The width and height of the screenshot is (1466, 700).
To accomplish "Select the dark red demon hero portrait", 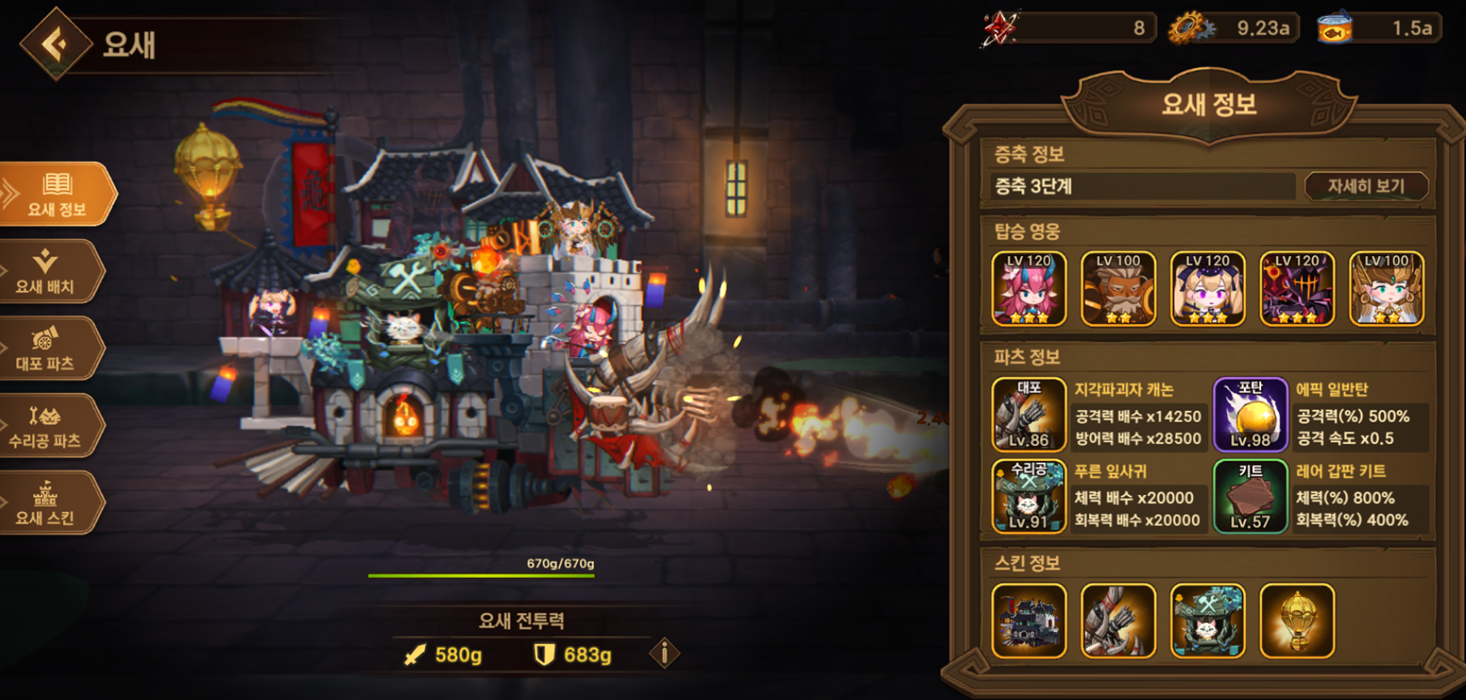I will tap(1297, 288).
